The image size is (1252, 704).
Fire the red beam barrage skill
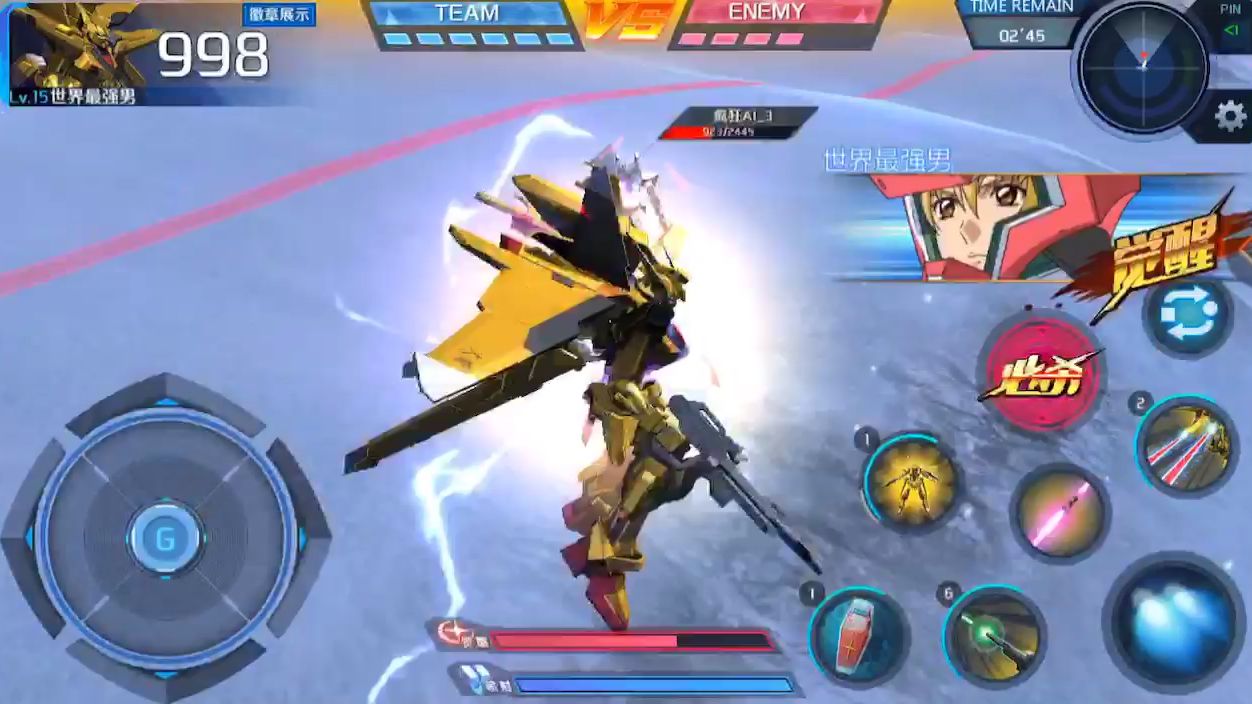click(x=1186, y=446)
